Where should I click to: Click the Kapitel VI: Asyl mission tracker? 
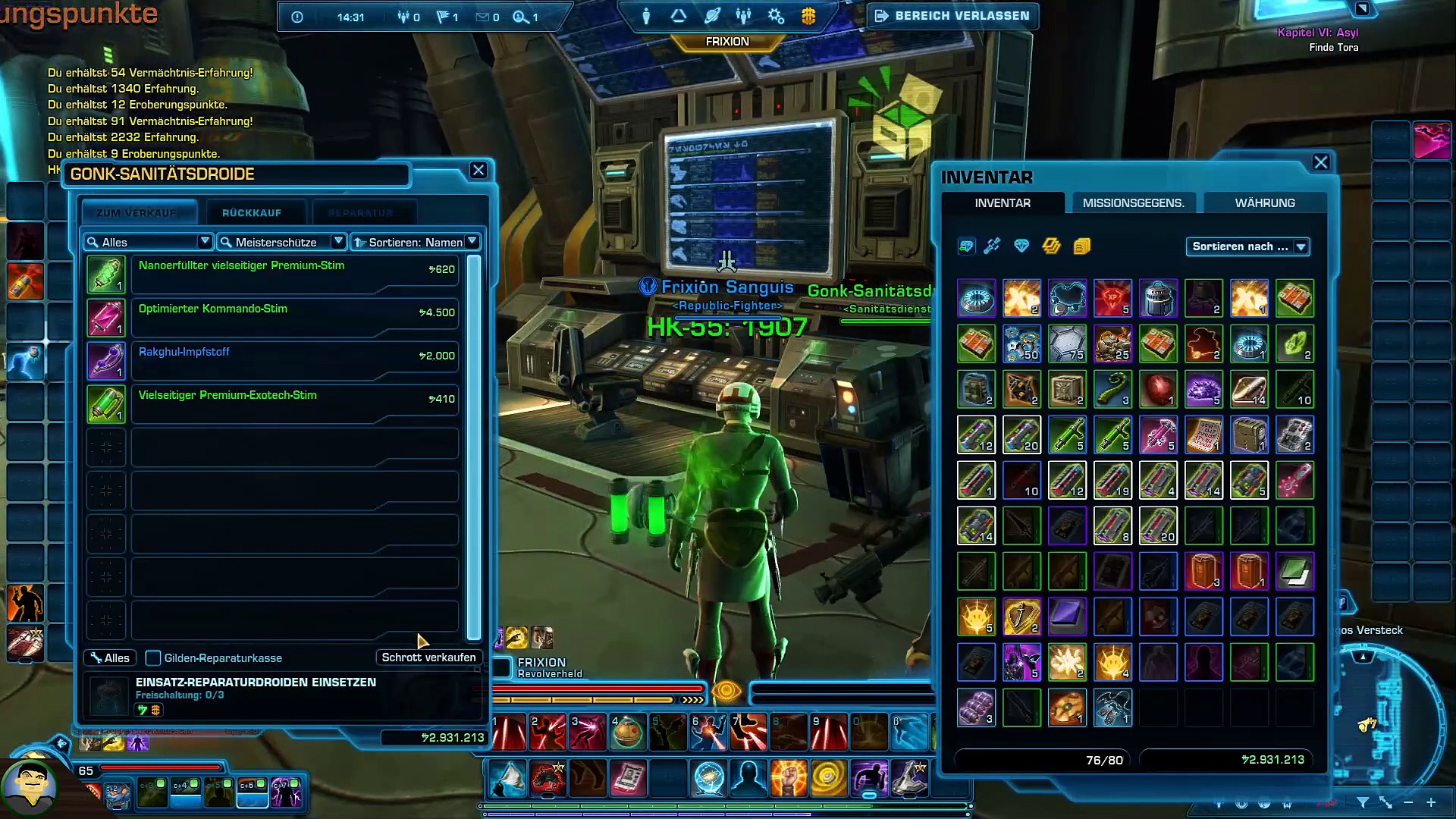pos(1317,33)
